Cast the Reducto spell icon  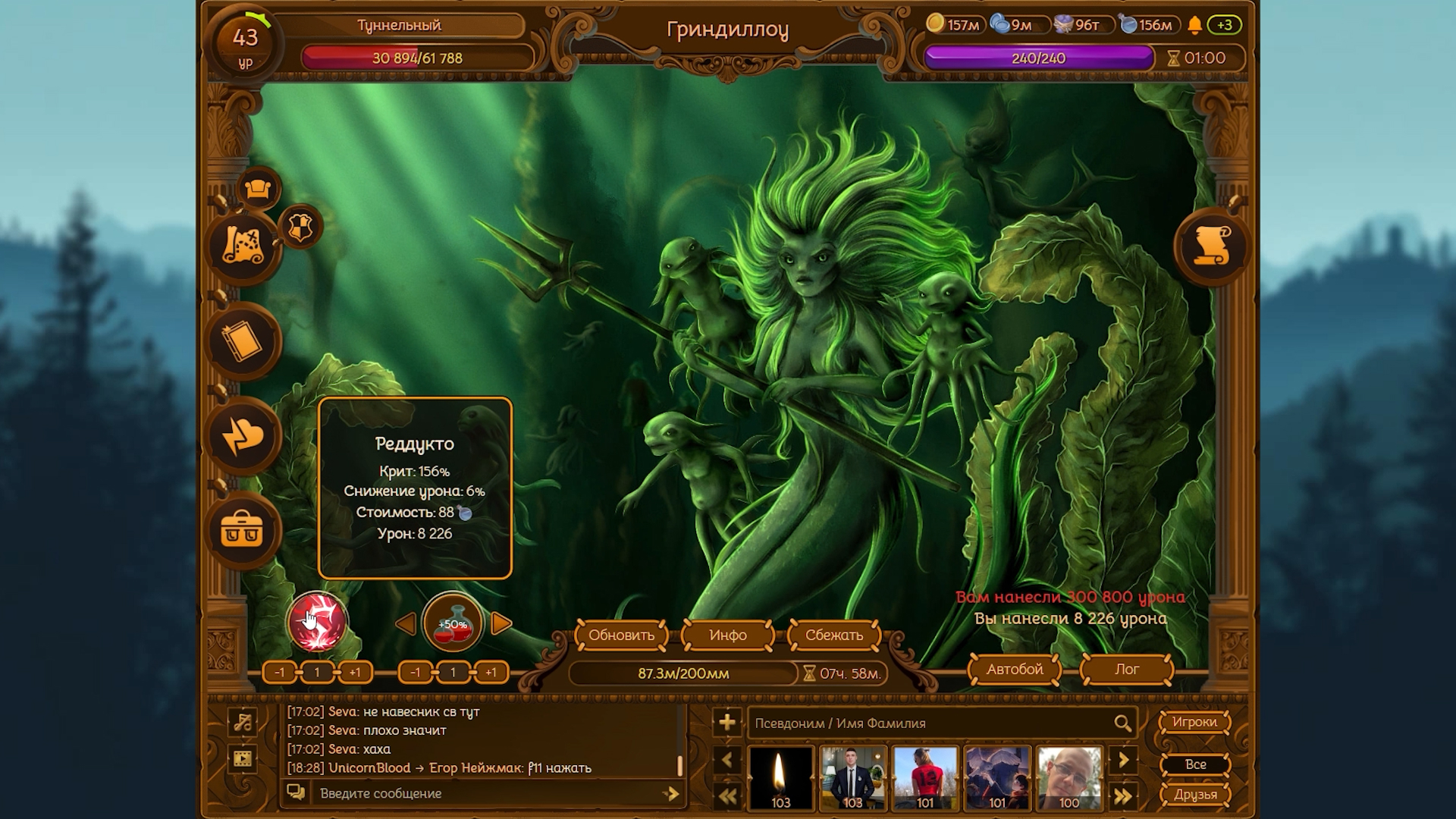tap(317, 623)
